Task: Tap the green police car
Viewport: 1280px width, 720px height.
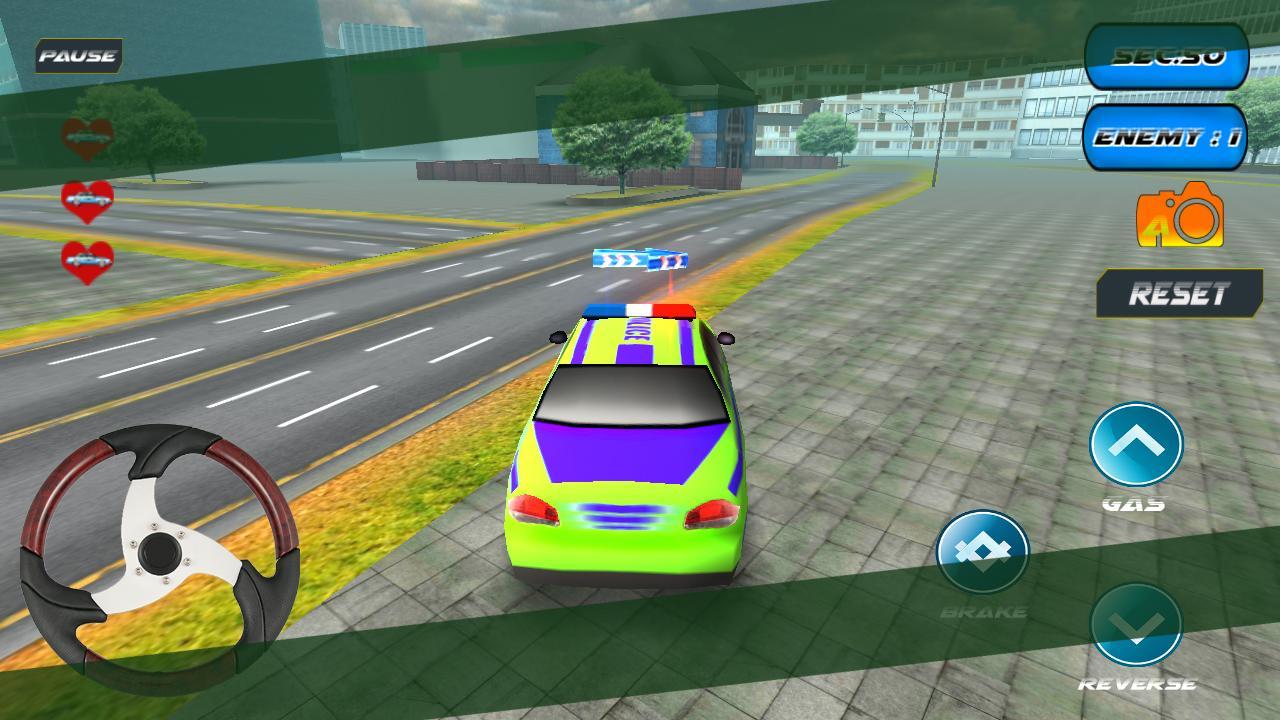Action: [x=630, y=450]
